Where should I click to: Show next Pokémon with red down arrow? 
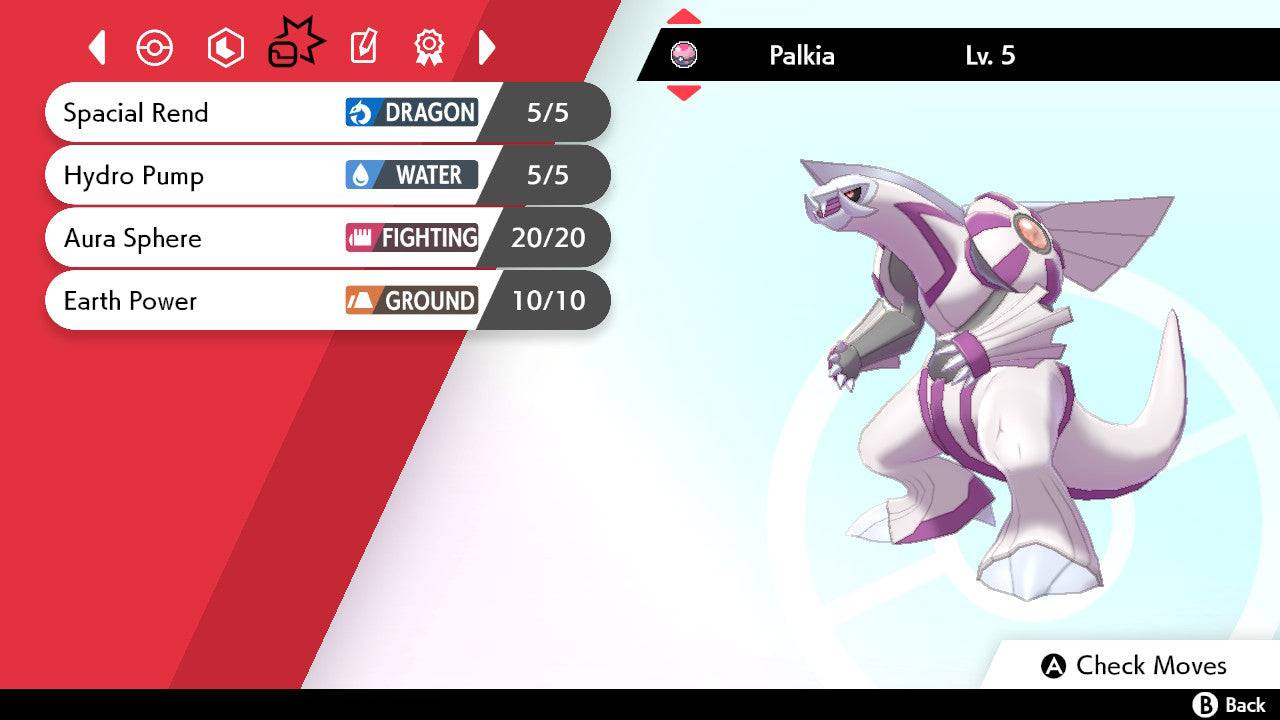(x=684, y=93)
